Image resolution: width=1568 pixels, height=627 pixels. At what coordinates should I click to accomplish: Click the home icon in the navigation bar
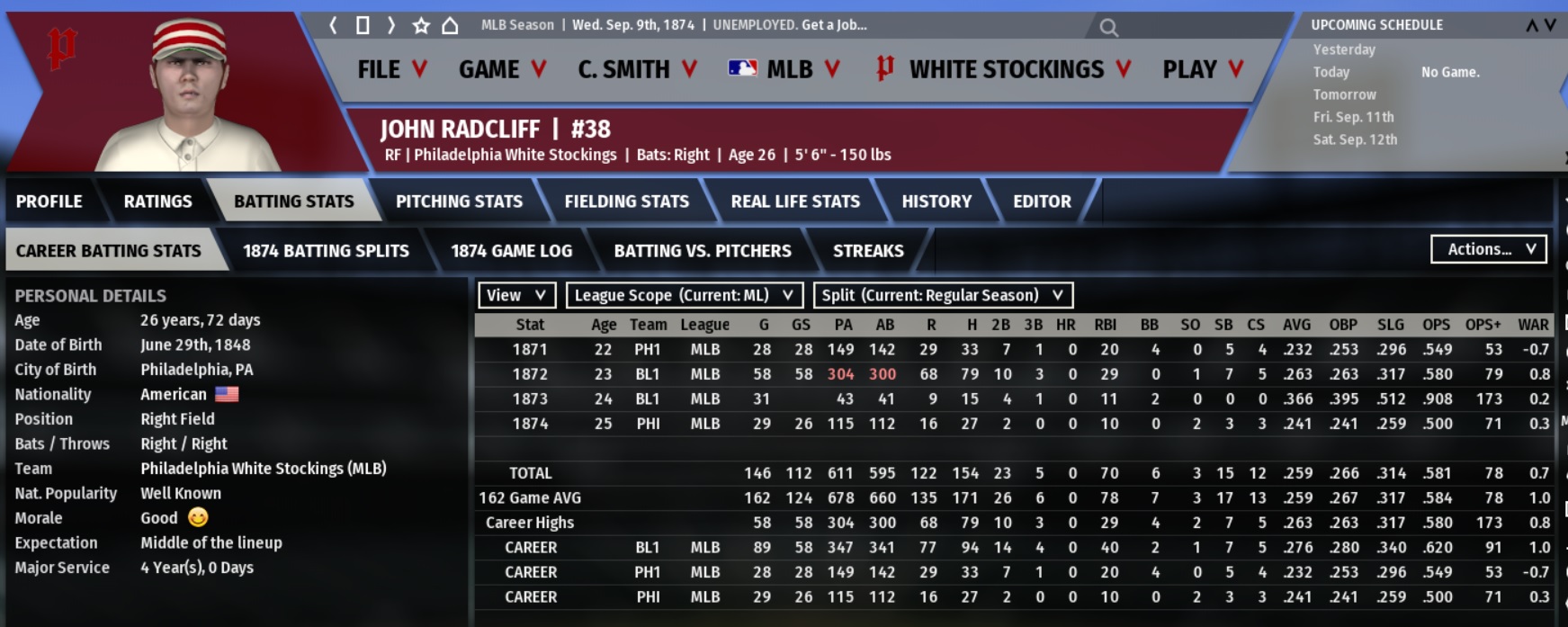[x=450, y=26]
